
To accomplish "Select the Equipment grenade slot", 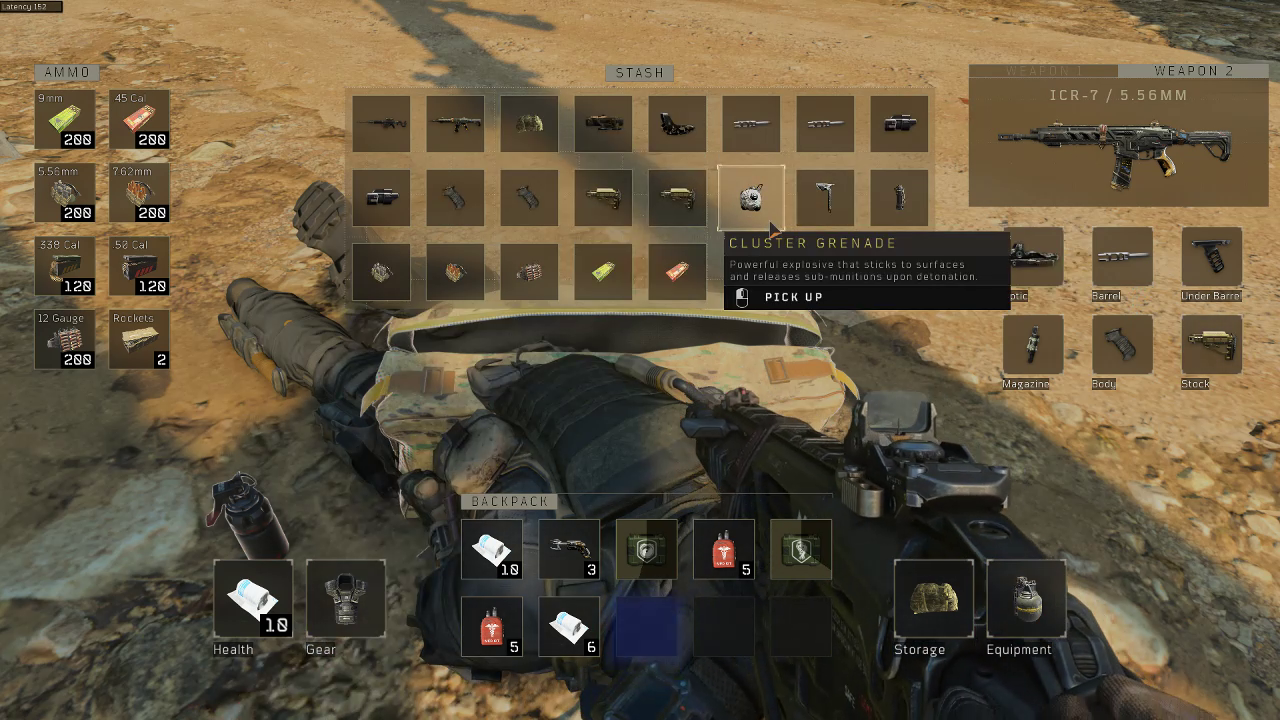I will click(x=1026, y=598).
